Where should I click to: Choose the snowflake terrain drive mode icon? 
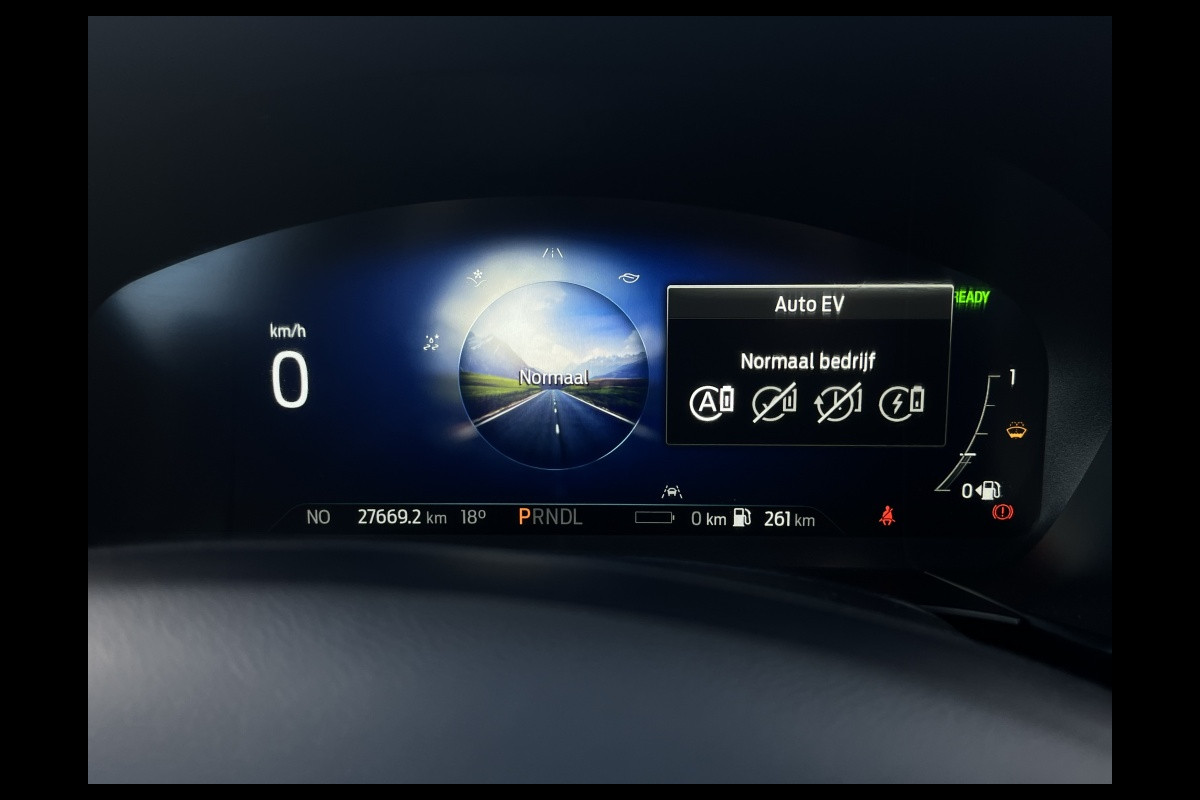pos(478,277)
